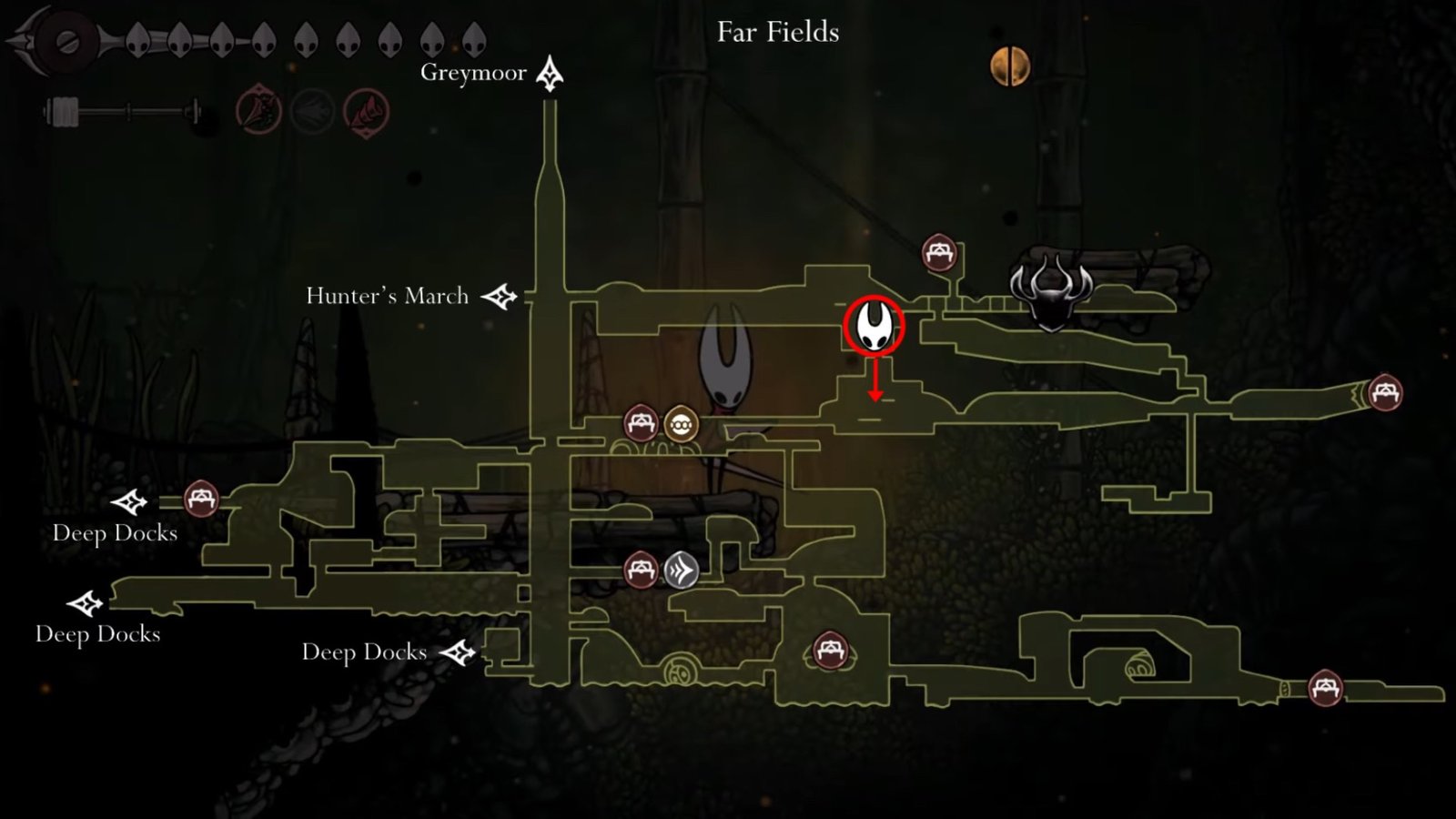
Task: Select Hornet's red-circled position marker
Action: [874, 326]
